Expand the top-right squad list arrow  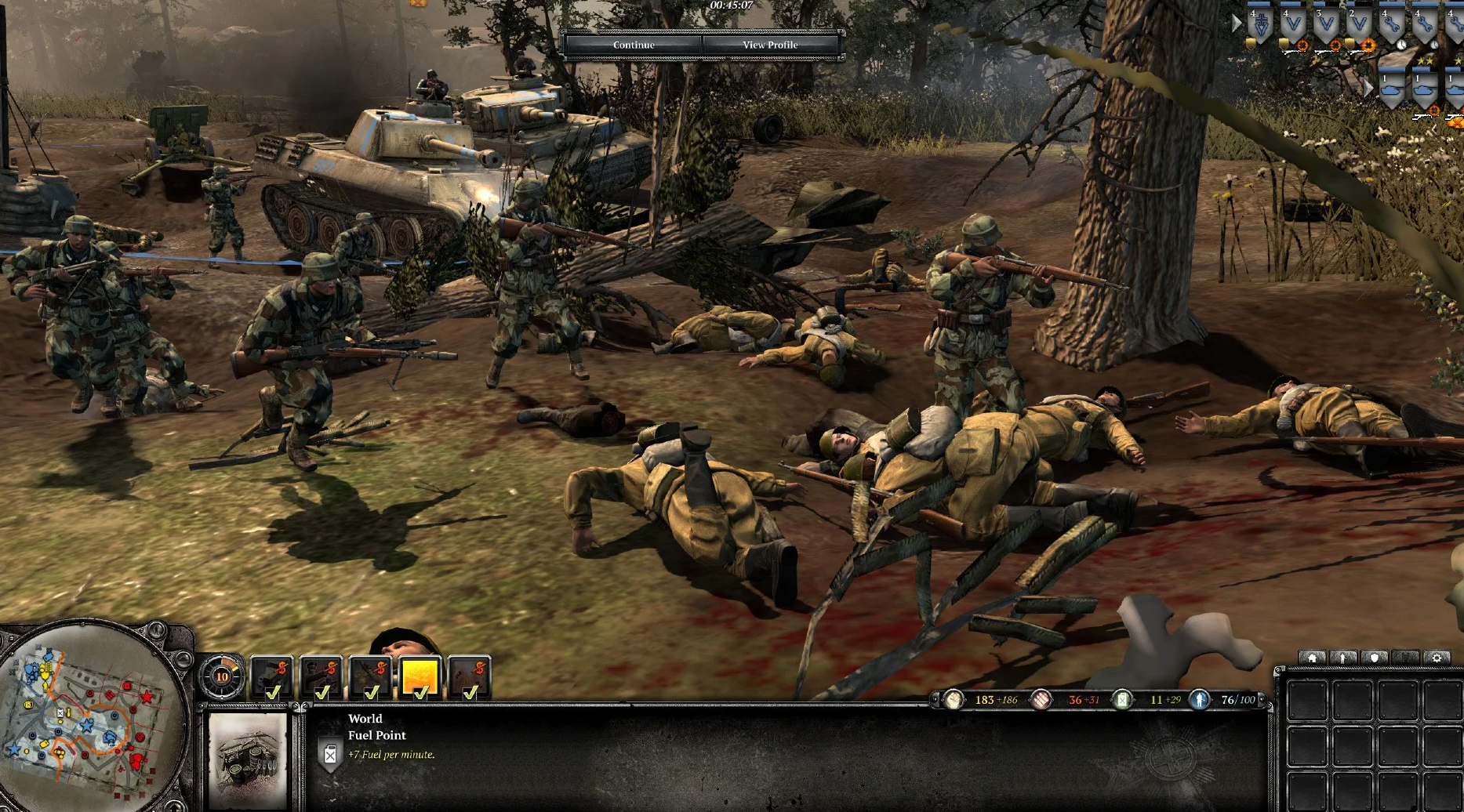(x=1237, y=24)
